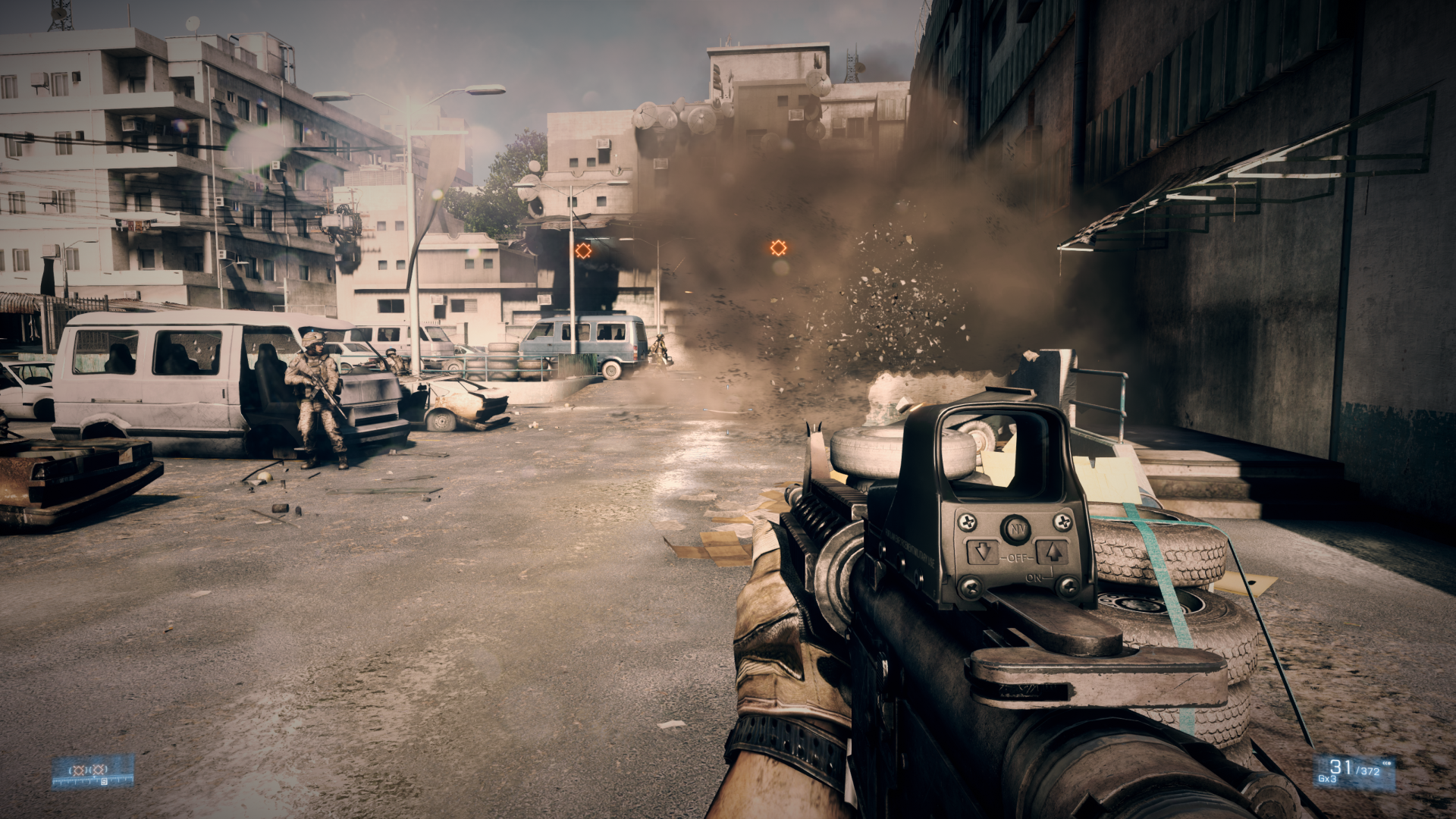The height and width of the screenshot is (819, 1456).
Task: Select the S heading marker on the compass
Action: [104, 782]
